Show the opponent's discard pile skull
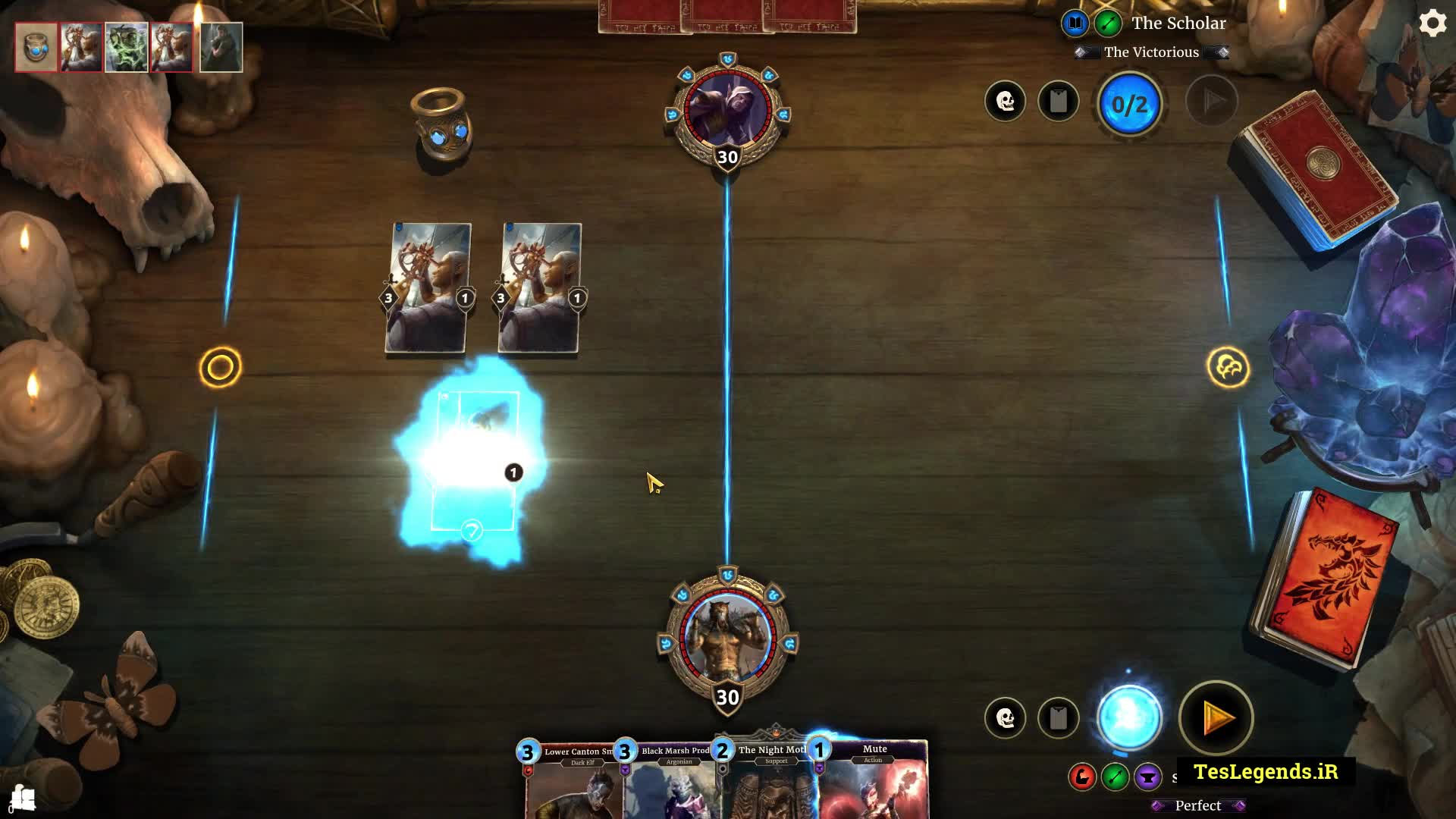 point(1006,101)
